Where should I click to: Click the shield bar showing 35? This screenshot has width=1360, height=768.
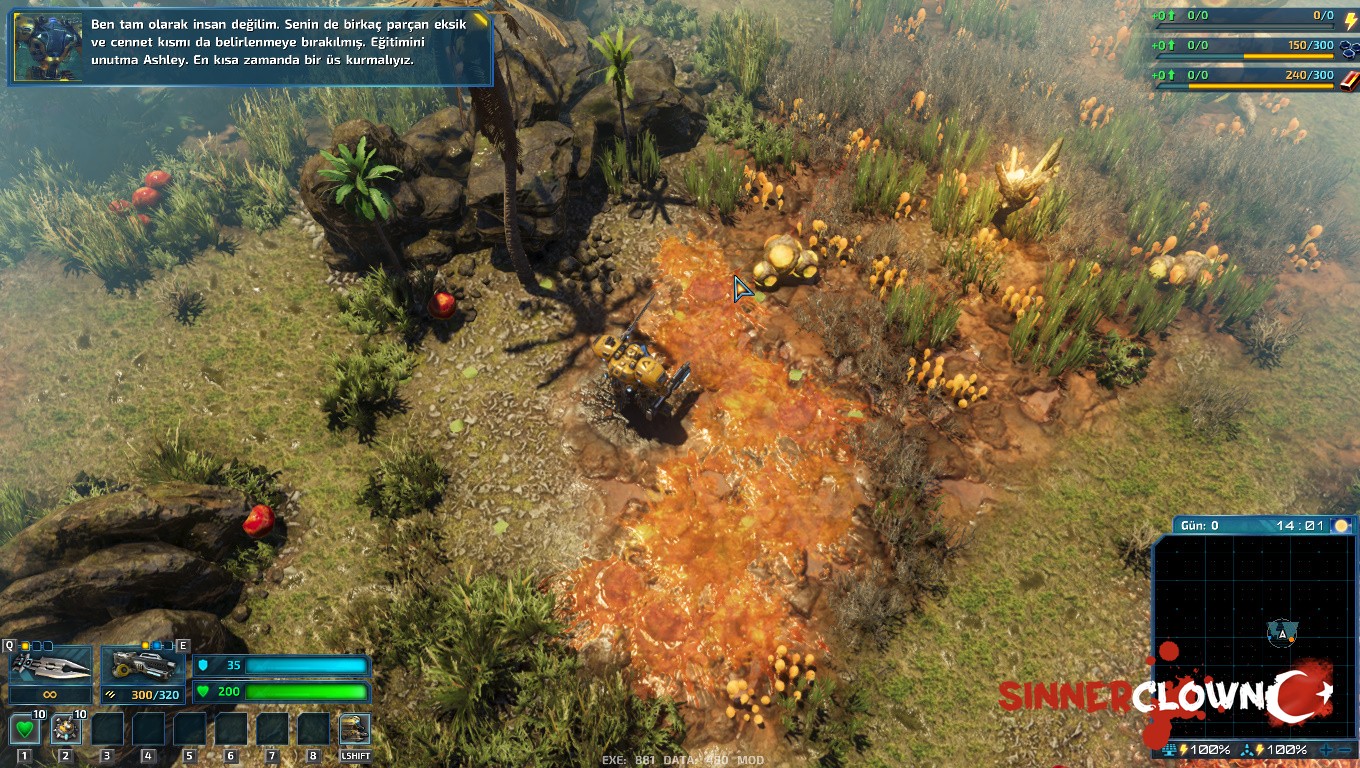279,665
